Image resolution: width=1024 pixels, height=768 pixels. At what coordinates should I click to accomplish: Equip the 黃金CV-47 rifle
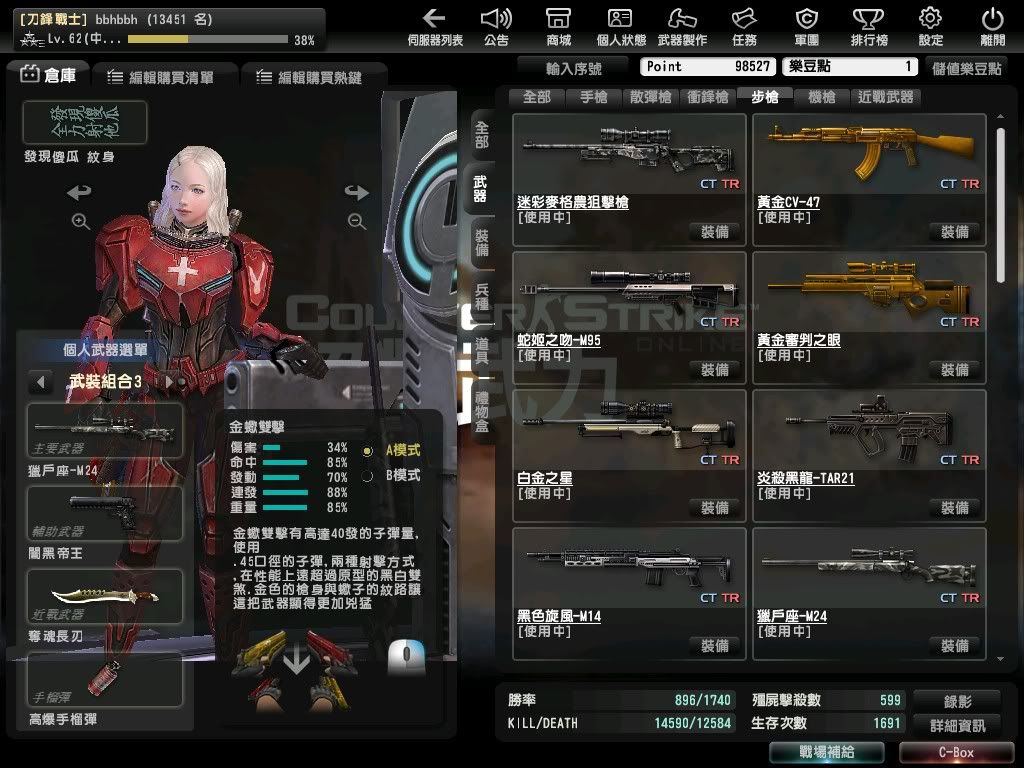coord(954,232)
